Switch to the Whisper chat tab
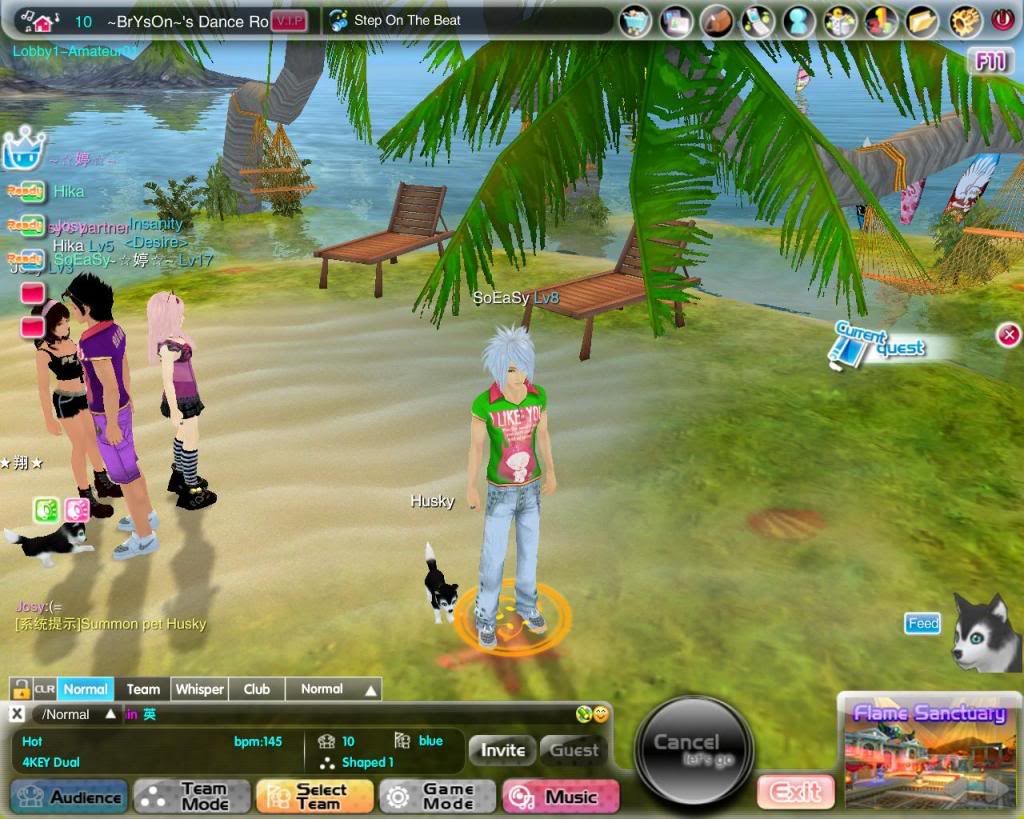The height and width of the screenshot is (819, 1024). (199, 689)
